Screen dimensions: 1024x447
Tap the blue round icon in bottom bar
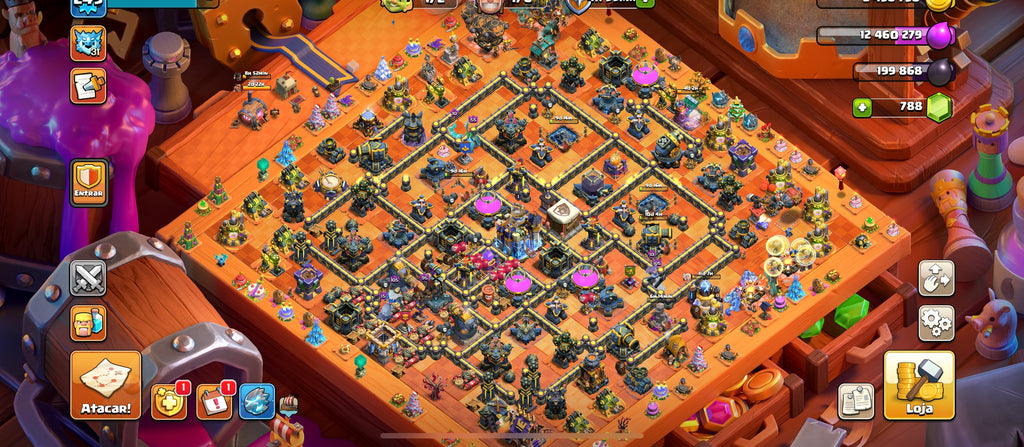(x=257, y=401)
